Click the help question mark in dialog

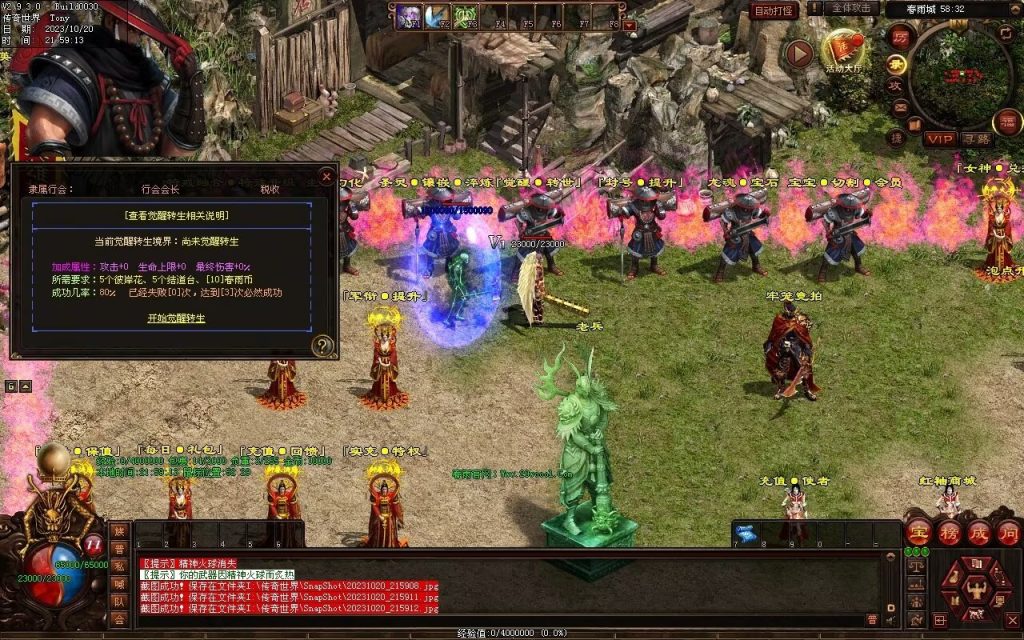[x=322, y=346]
